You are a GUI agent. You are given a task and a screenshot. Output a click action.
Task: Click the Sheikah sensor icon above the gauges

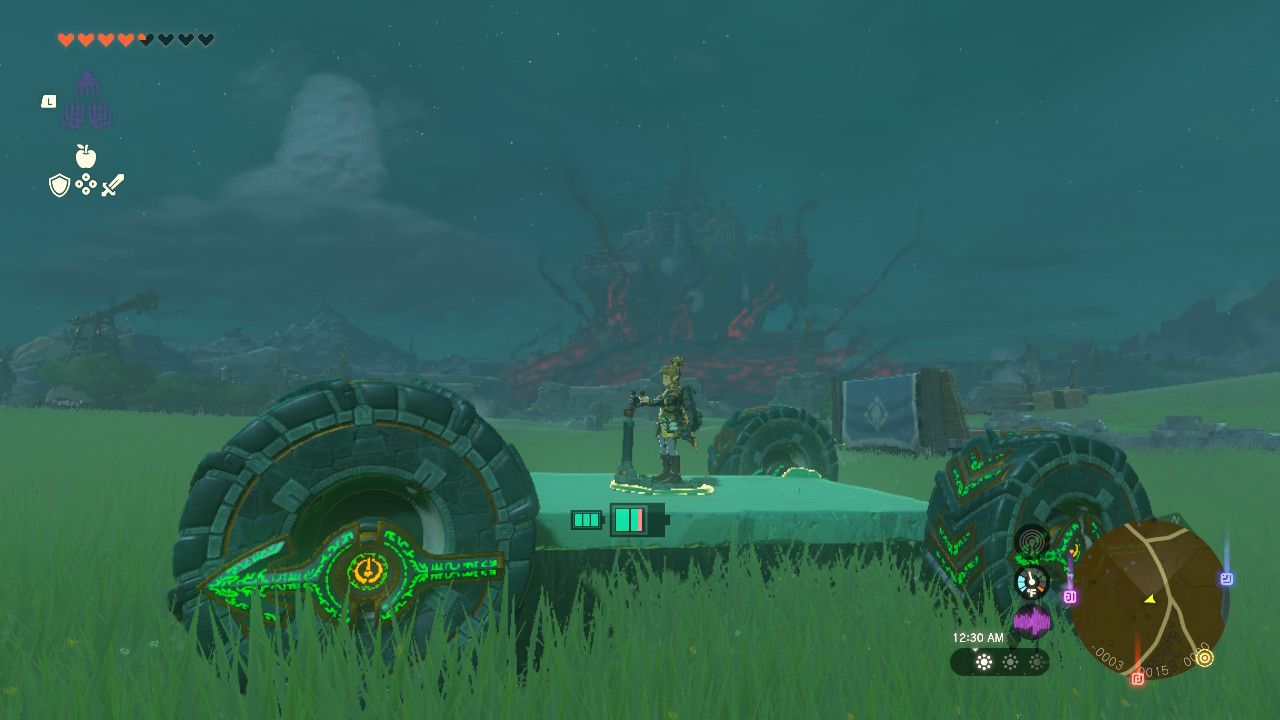(x=1031, y=542)
